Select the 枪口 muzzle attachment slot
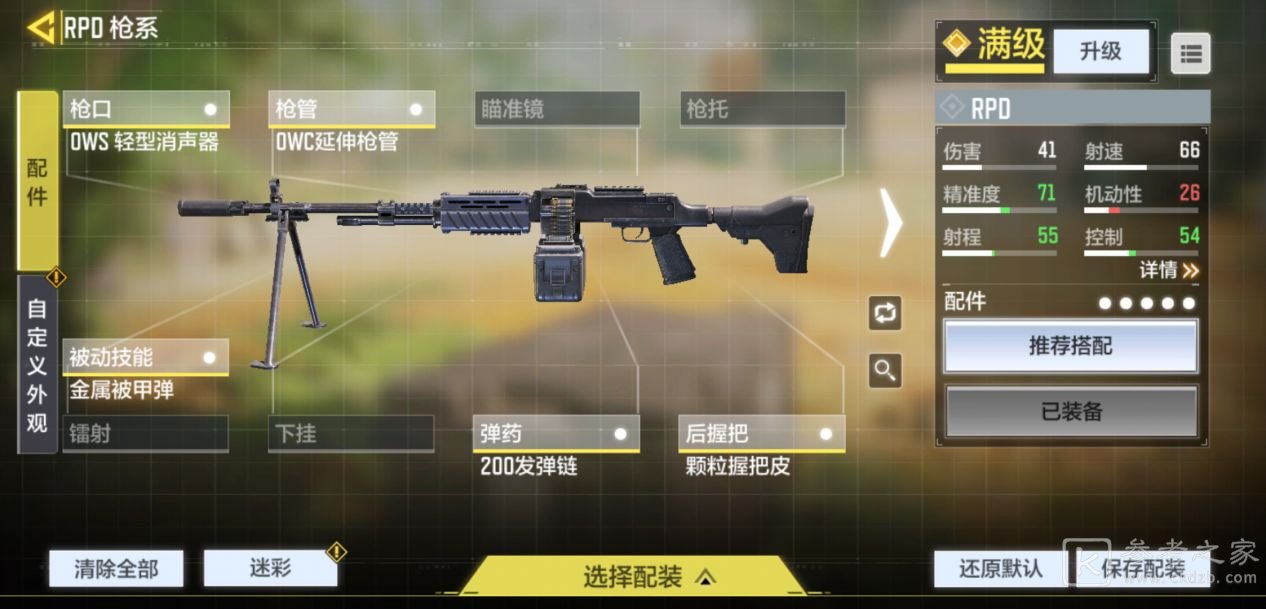The width and height of the screenshot is (1266, 609). [x=146, y=109]
